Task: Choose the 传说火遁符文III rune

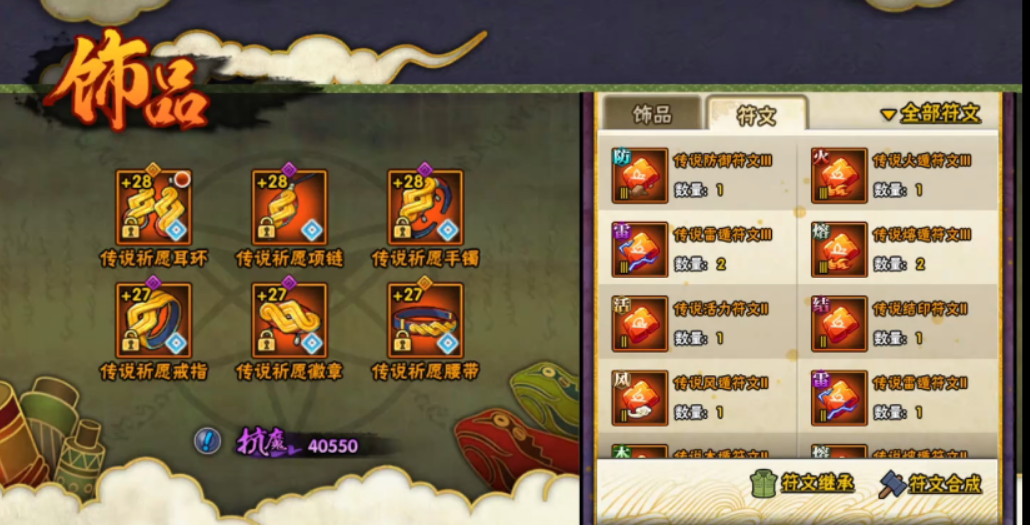Action: point(839,175)
